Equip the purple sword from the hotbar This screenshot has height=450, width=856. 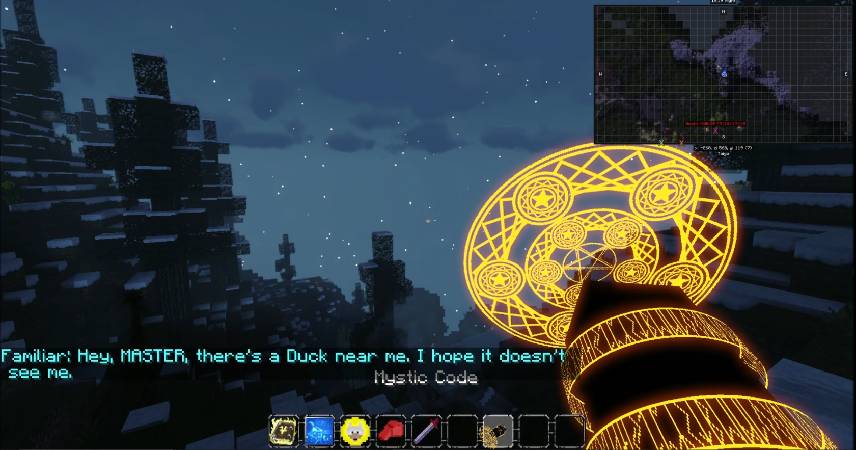point(427,430)
